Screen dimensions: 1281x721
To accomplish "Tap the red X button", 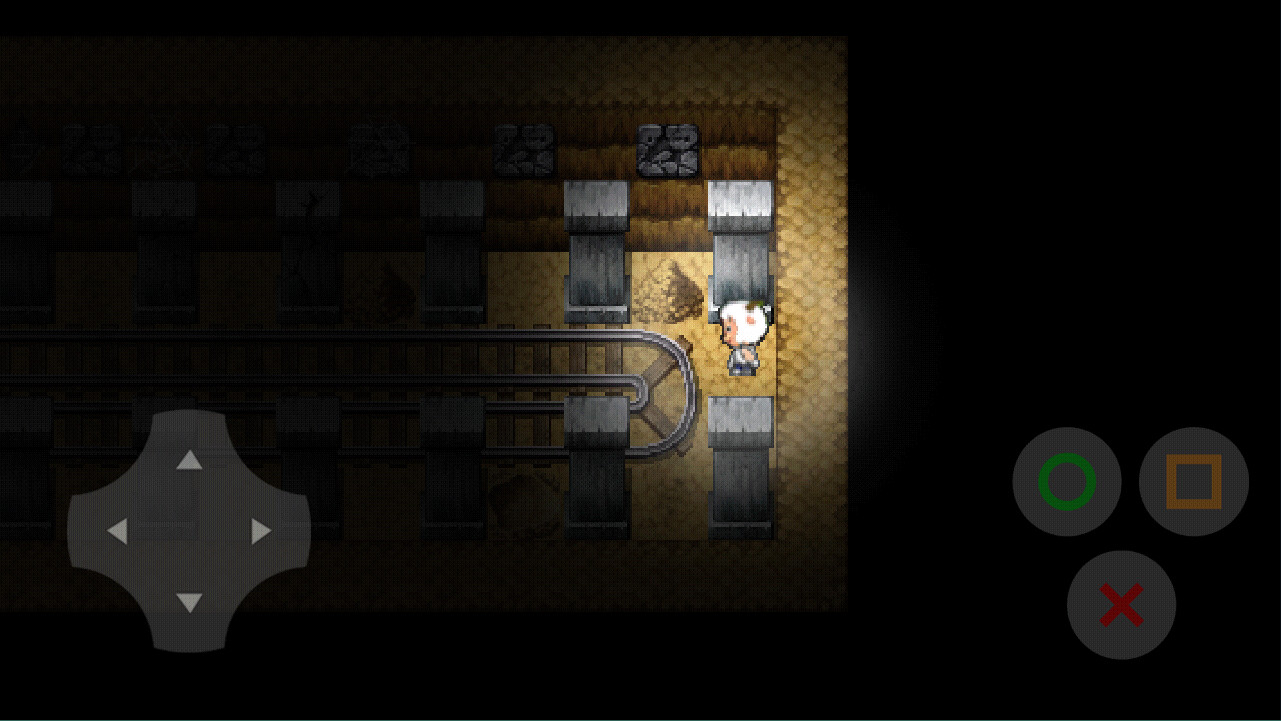I will click(x=1121, y=605).
